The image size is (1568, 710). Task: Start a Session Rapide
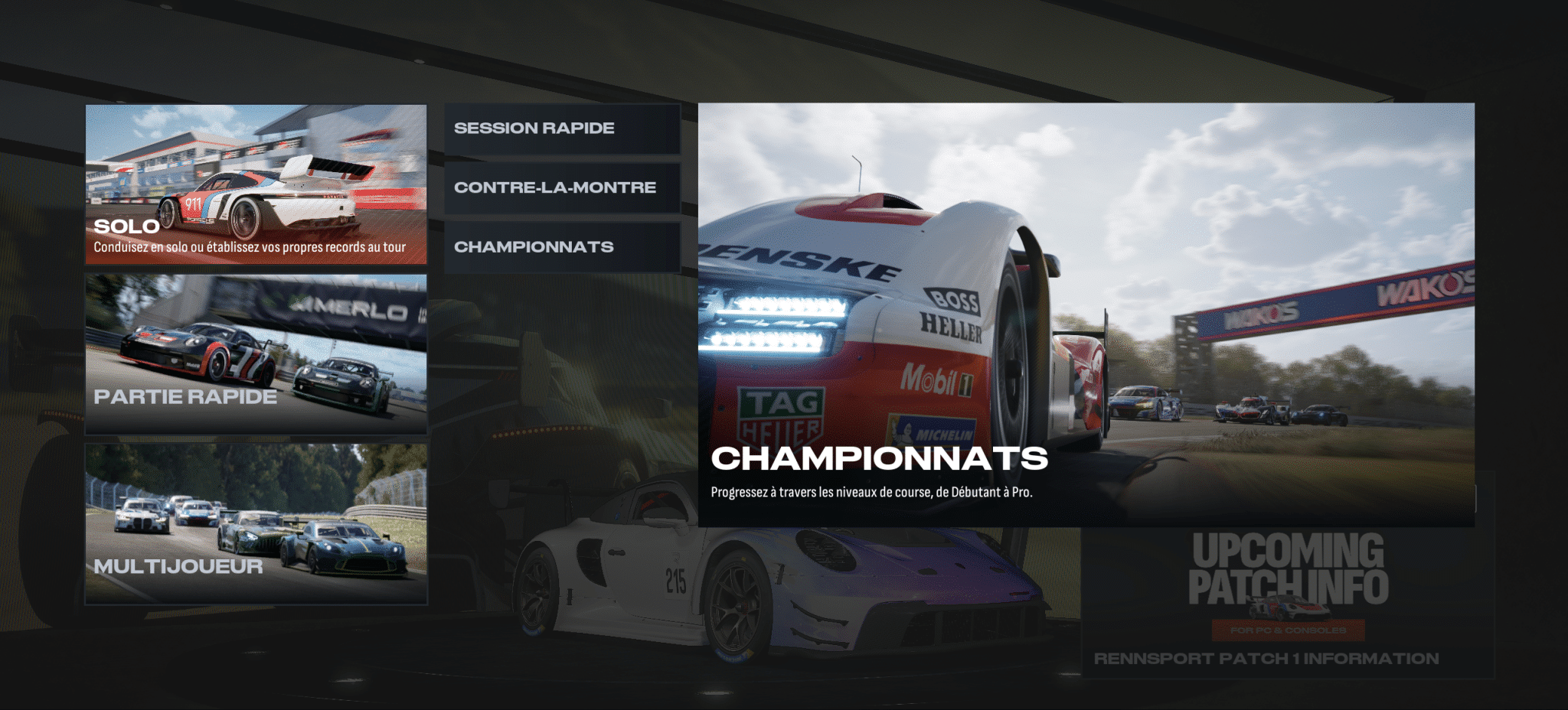(562, 129)
